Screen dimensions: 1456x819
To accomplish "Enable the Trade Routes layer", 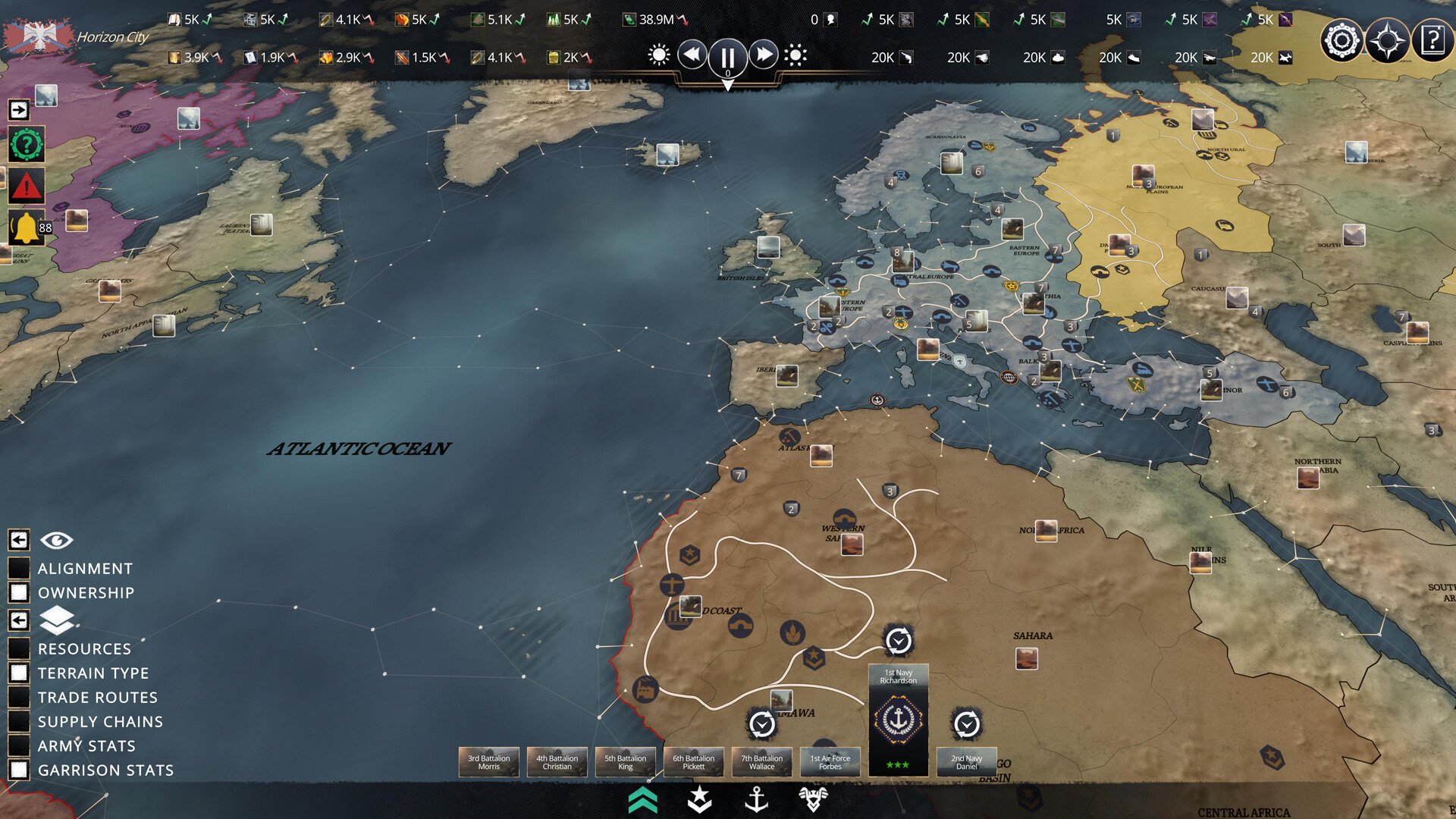I will (19, 697).
